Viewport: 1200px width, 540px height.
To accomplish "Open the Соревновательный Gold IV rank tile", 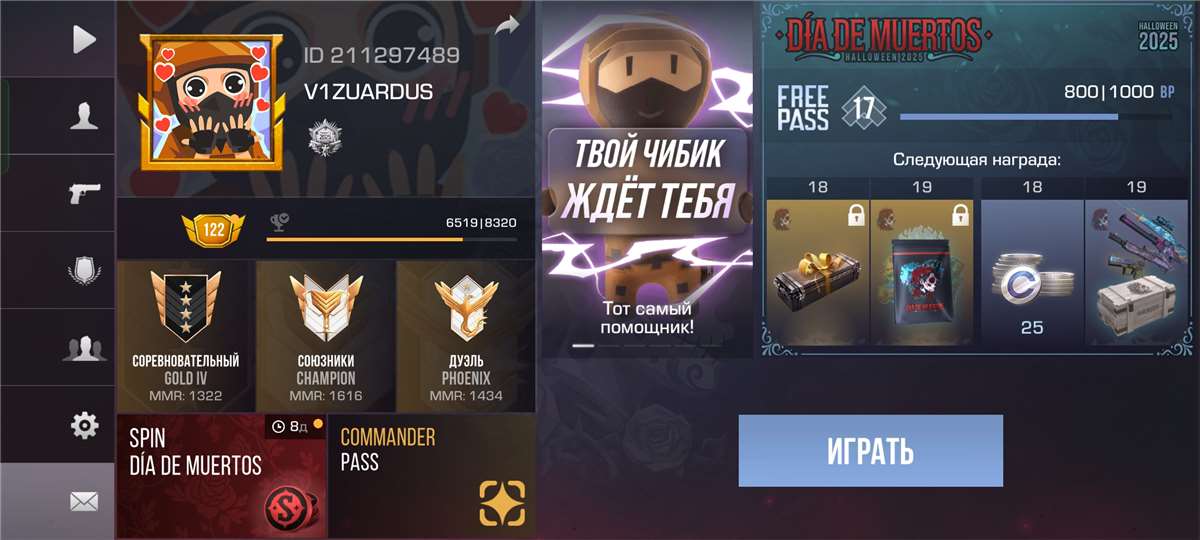I will 186,336.
